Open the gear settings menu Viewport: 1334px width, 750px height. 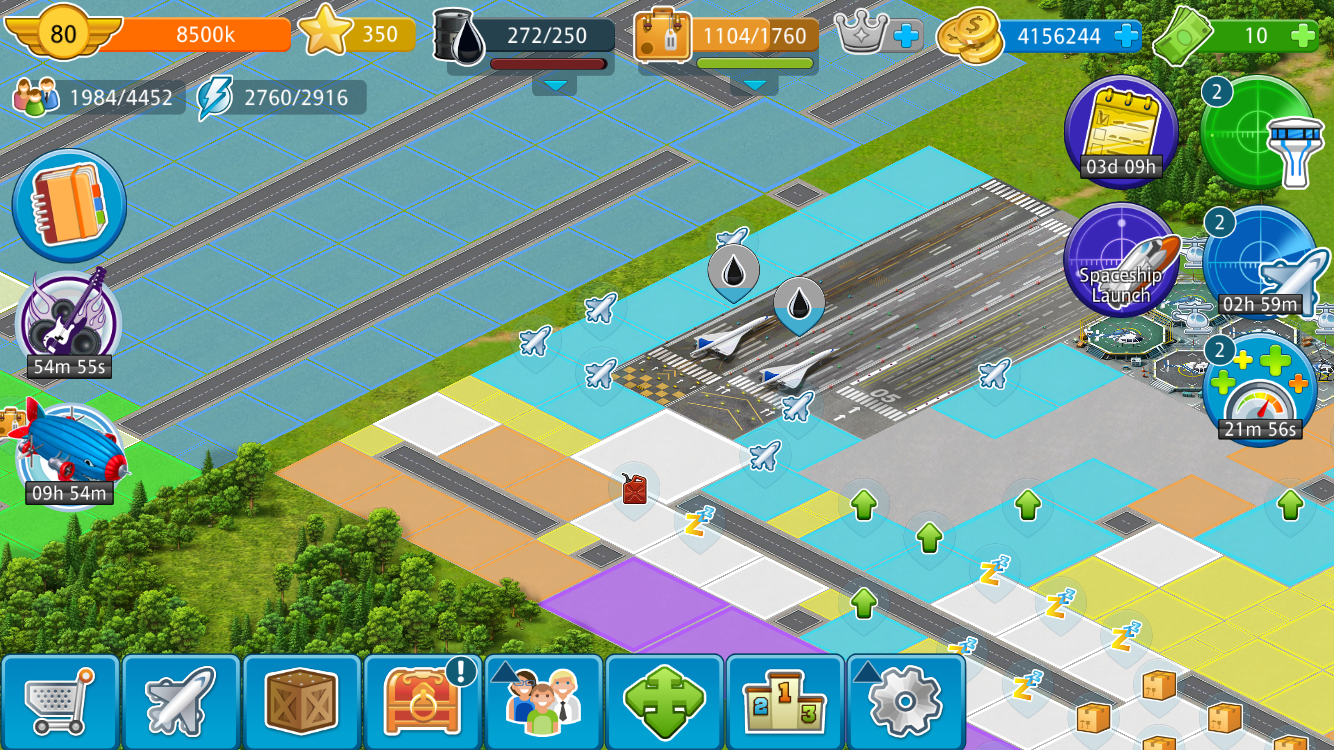[x=906, y=701]
